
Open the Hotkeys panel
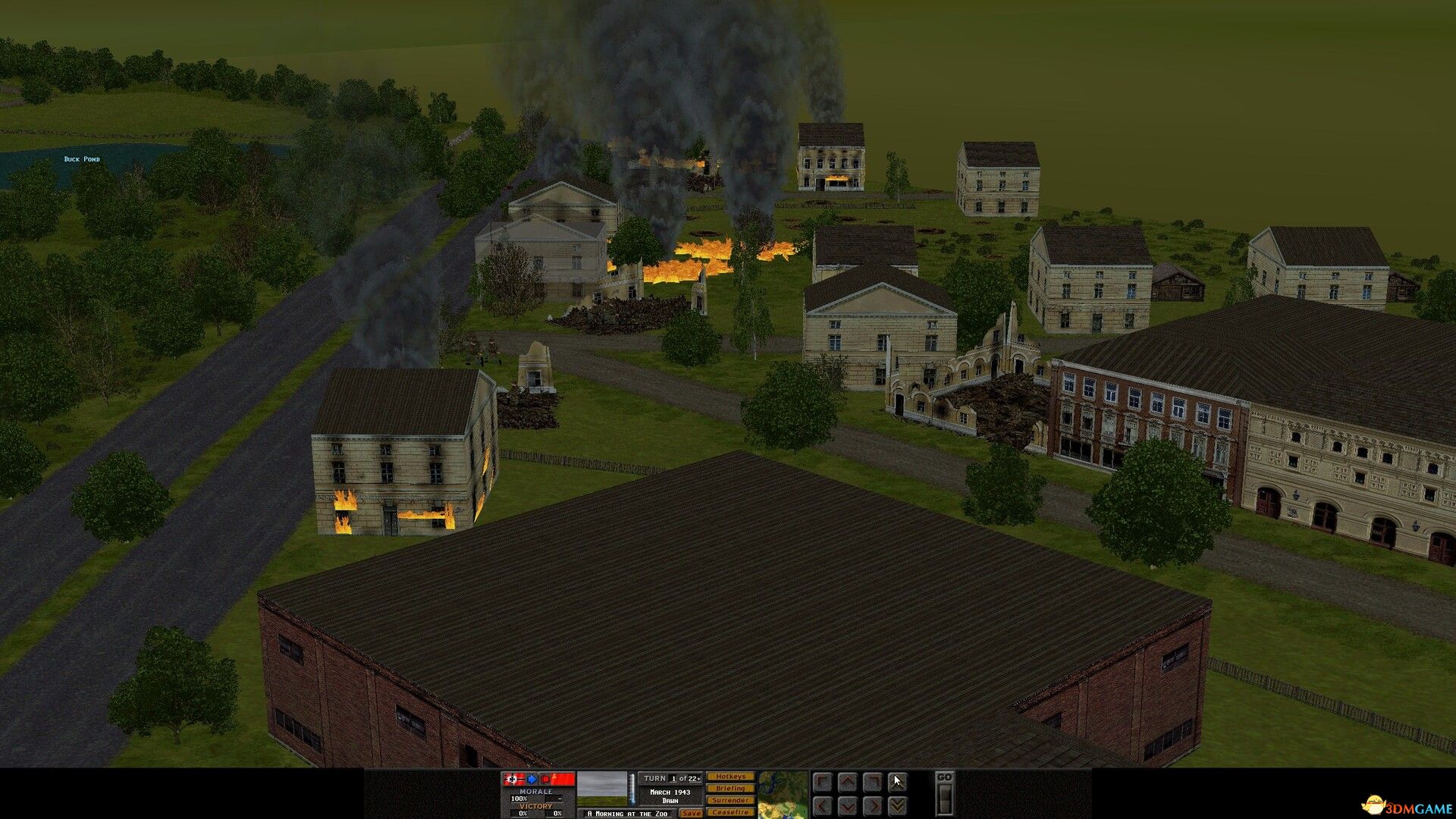(731, 777)
